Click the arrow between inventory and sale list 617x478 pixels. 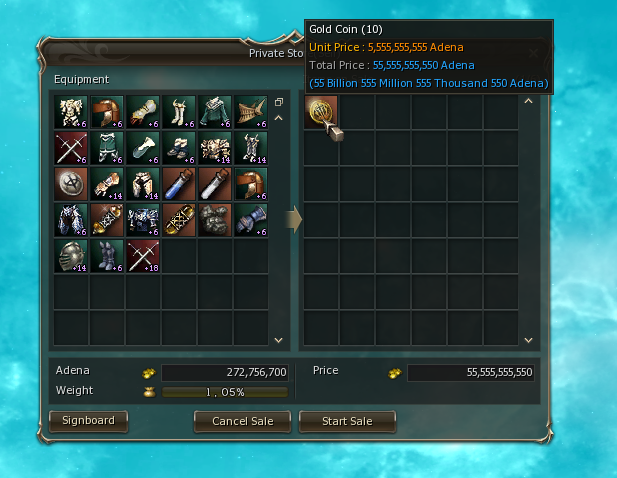tap(295, 219)
